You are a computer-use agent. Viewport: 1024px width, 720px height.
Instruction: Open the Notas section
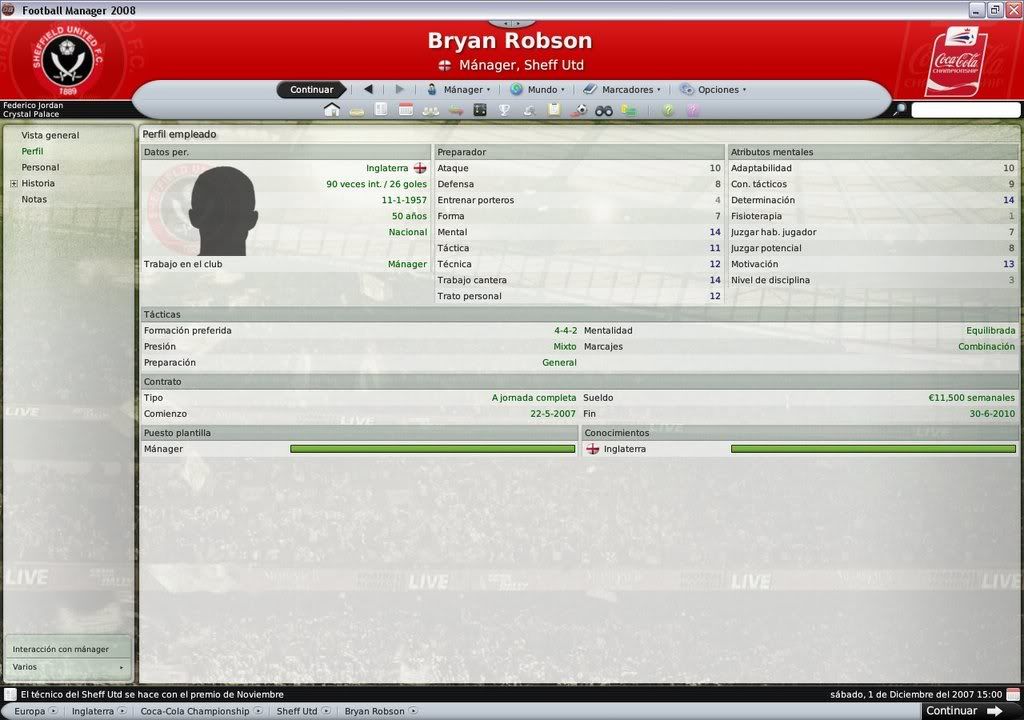(34, 199)
